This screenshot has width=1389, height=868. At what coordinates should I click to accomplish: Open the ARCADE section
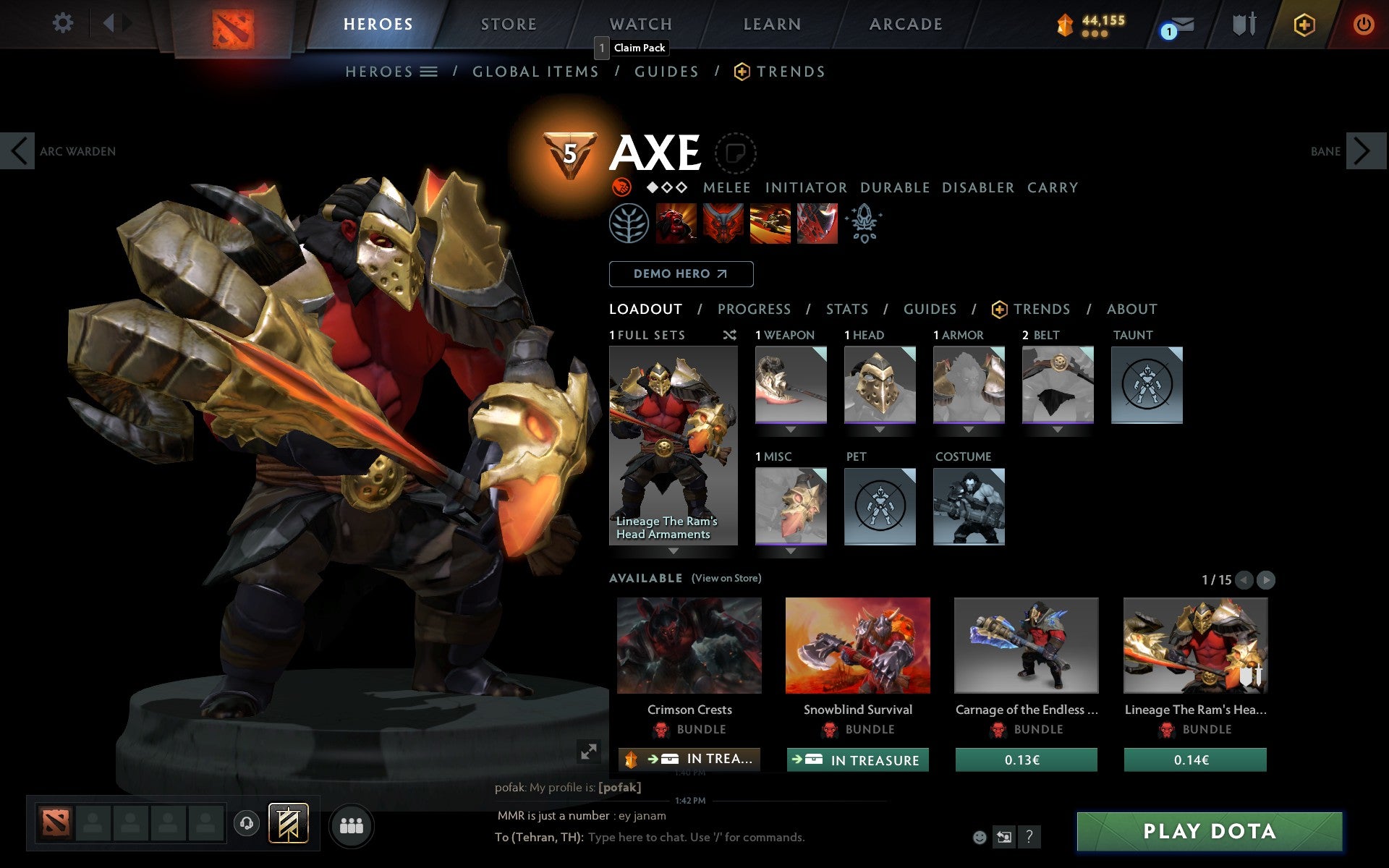click(904, 23)
